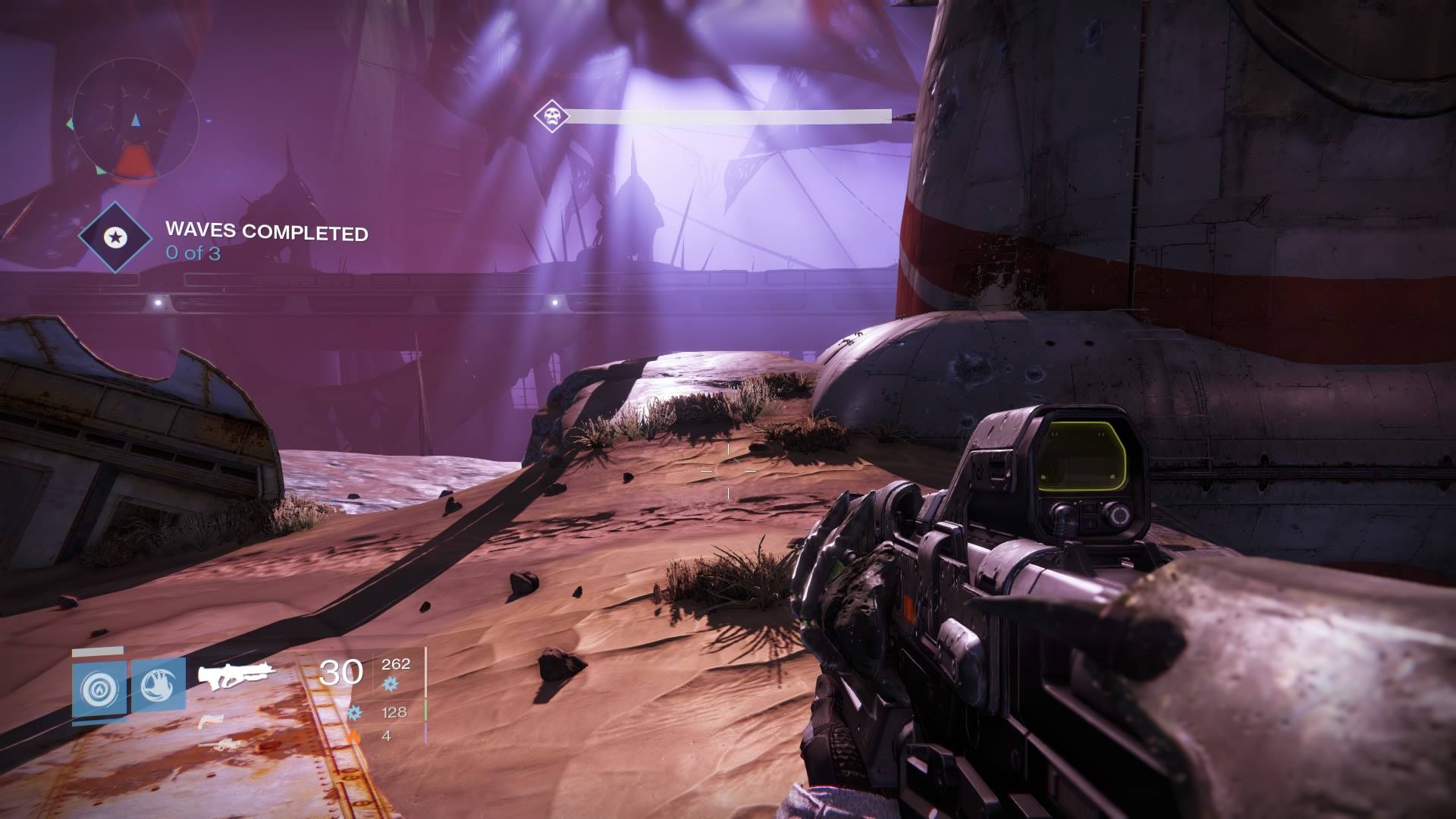Toggle the blue direction arrow on radar
Viewport: 1456px width, 819px height.
click(x=136, y=118)
